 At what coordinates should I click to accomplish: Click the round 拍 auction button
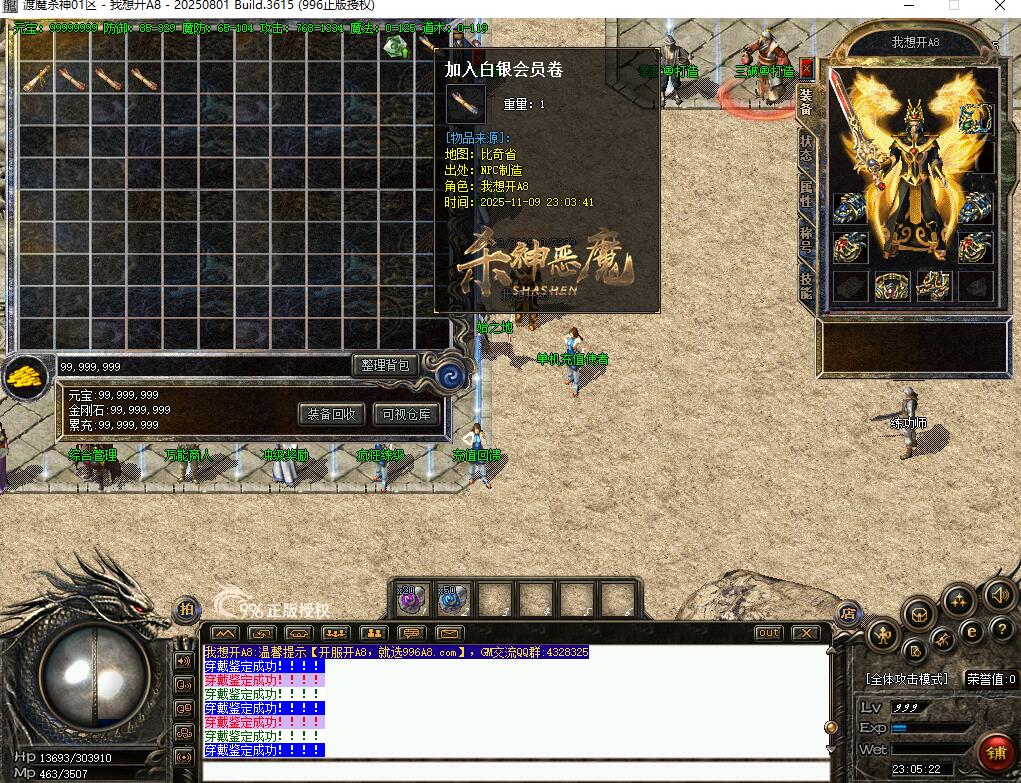point(186,609)
